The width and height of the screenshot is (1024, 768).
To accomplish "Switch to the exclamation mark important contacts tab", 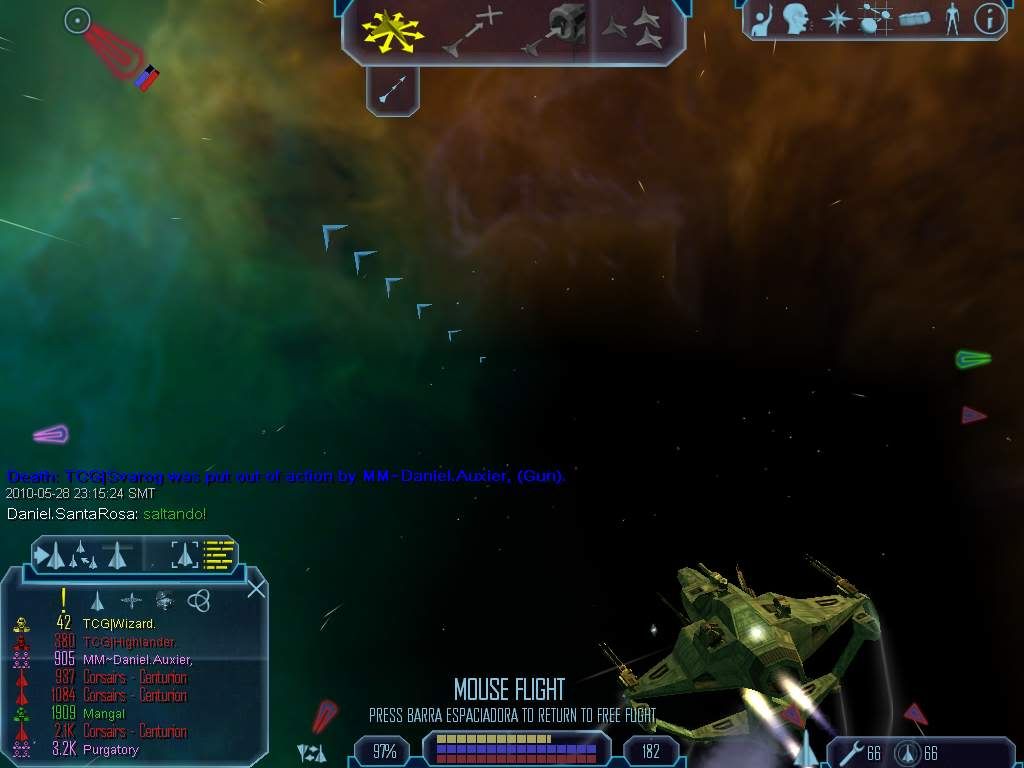I will 63,600.
